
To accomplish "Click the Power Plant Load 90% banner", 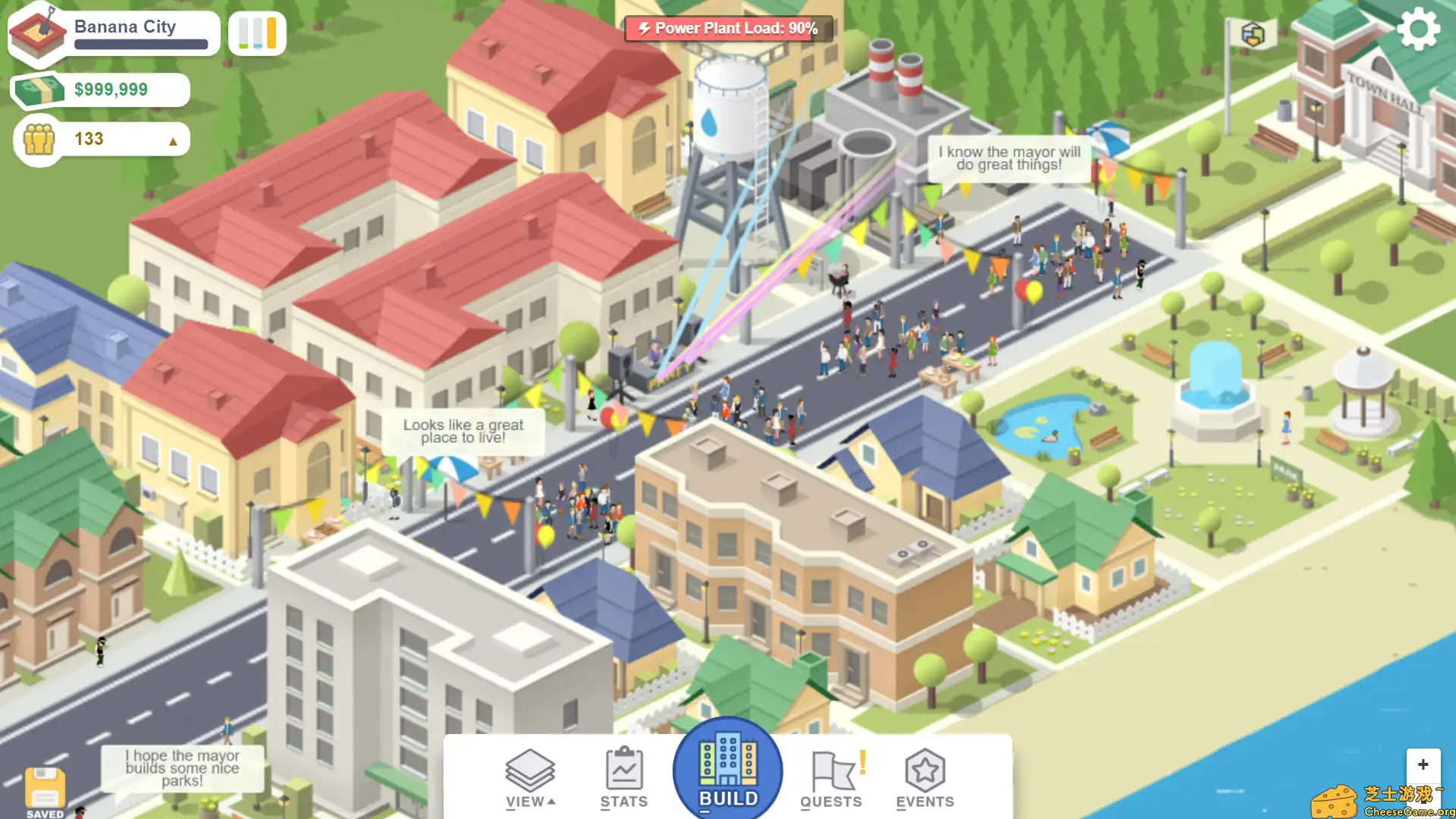I will [x=727, y=28].
